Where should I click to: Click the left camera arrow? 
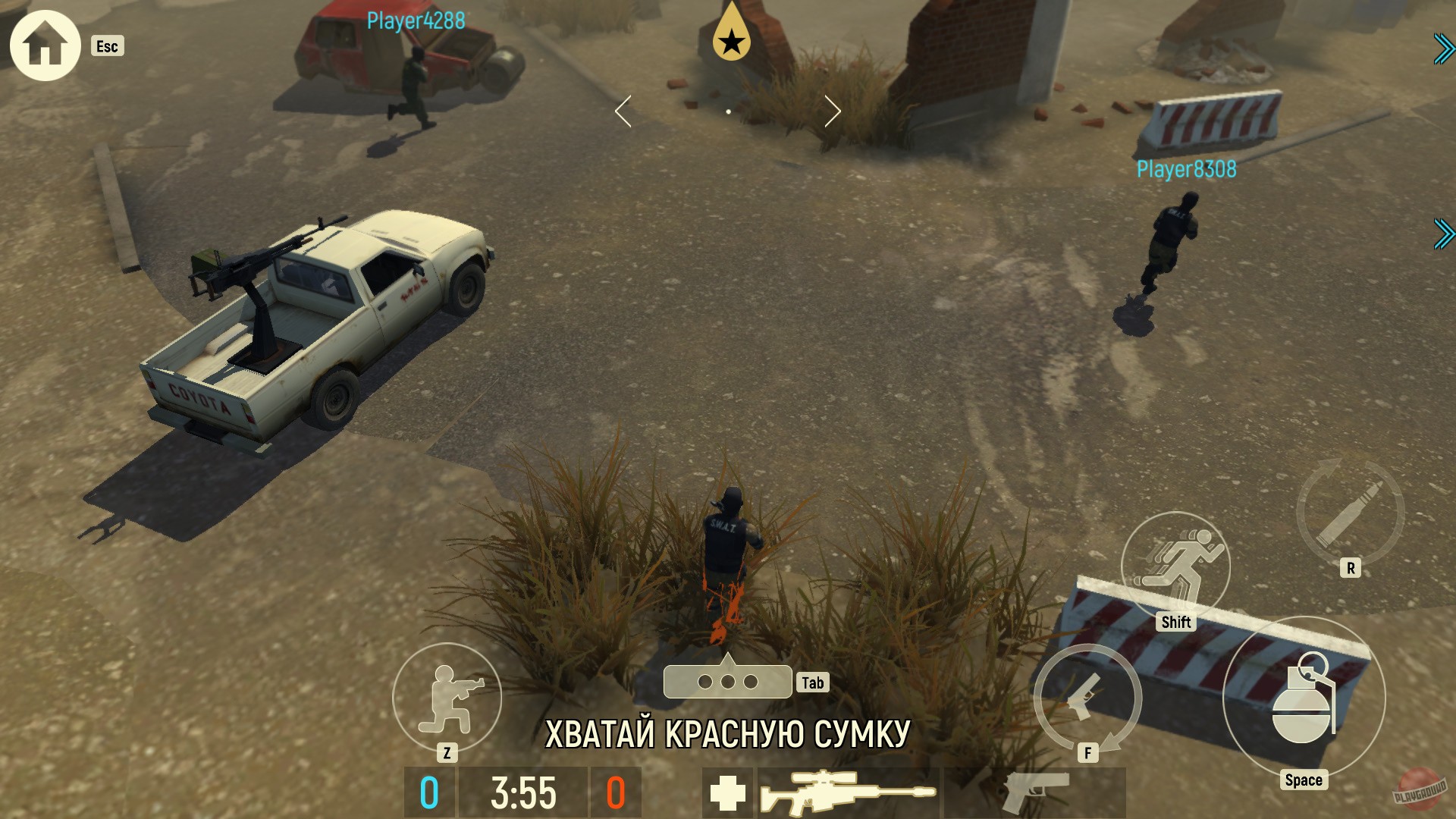(623, 111)
